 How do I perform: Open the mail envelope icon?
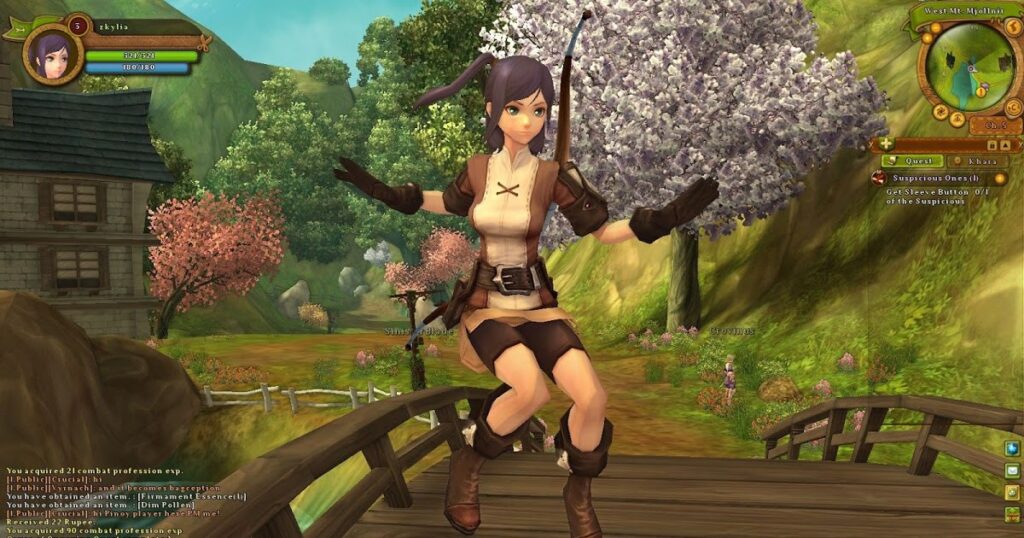click(x=1012, y=470)
